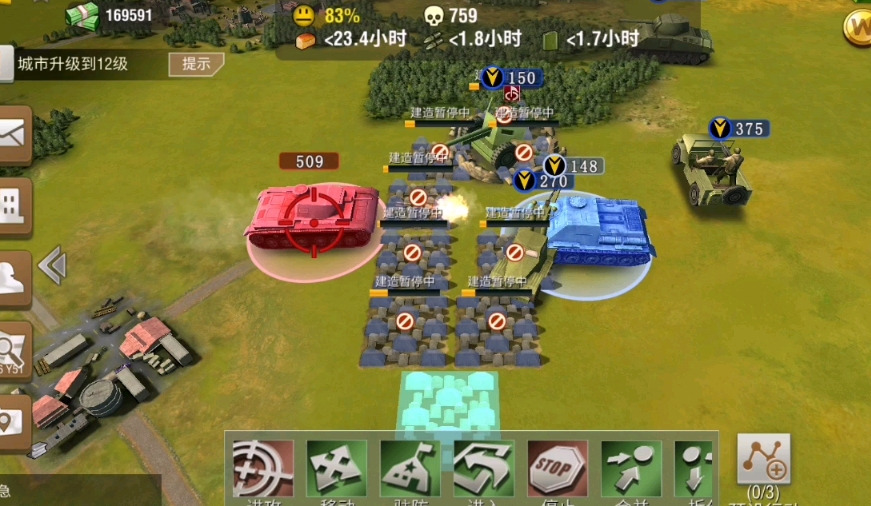Click the cash money resource icon

[82, 15]
